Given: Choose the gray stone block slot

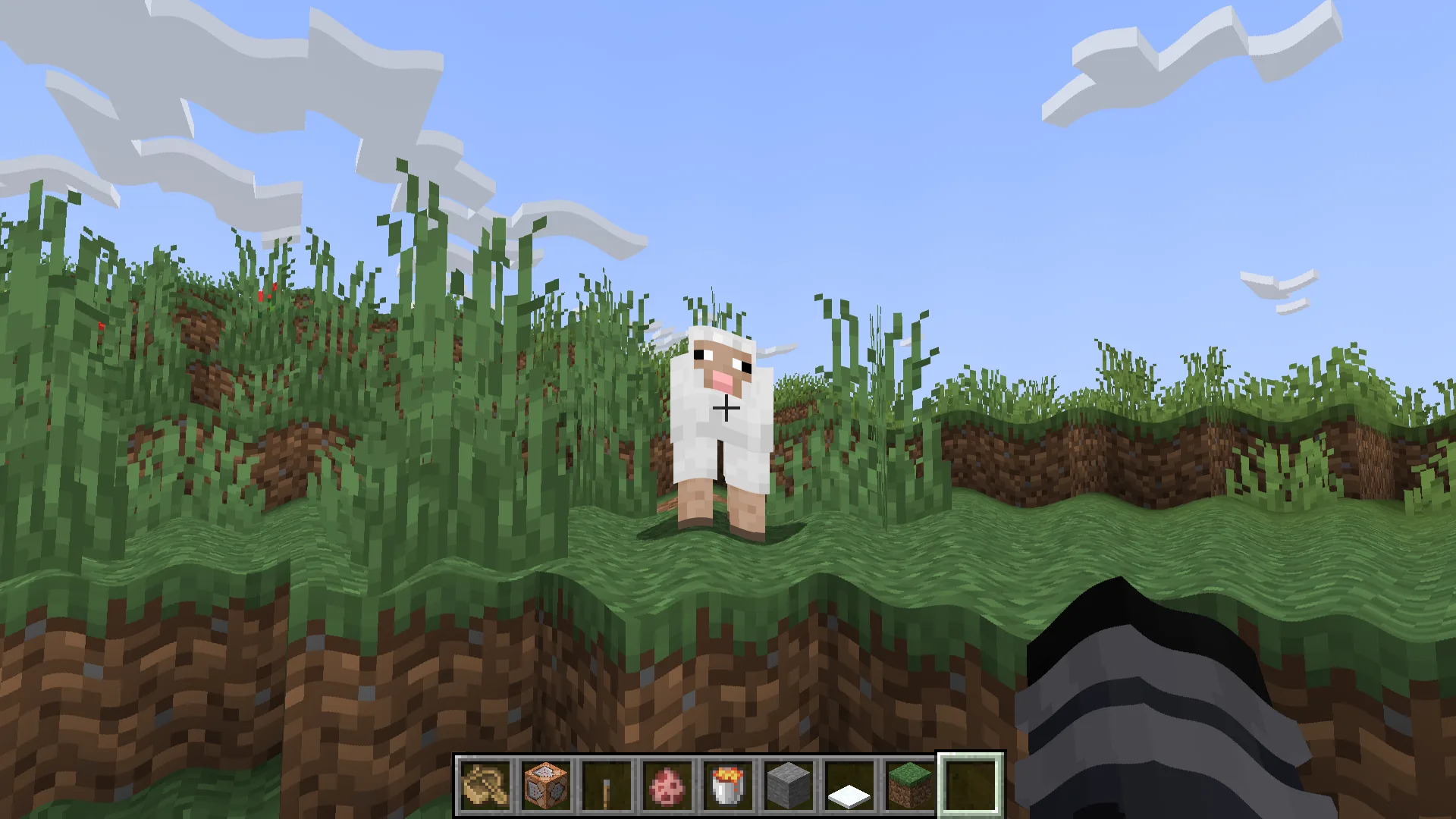Looking at the screenshot, I should tap(789, 785).
